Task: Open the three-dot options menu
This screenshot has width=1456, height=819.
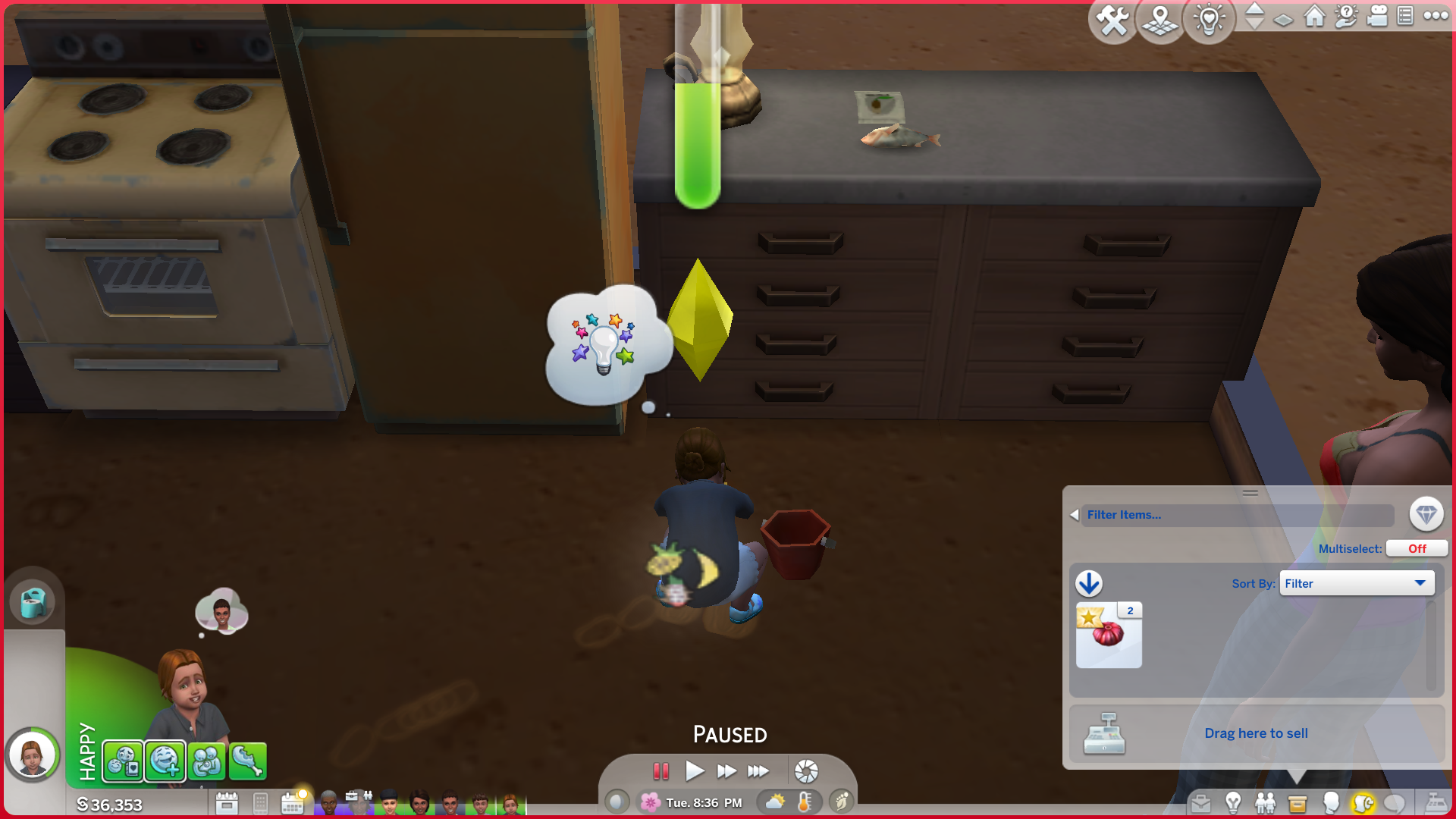Action: pos(1436,16)
